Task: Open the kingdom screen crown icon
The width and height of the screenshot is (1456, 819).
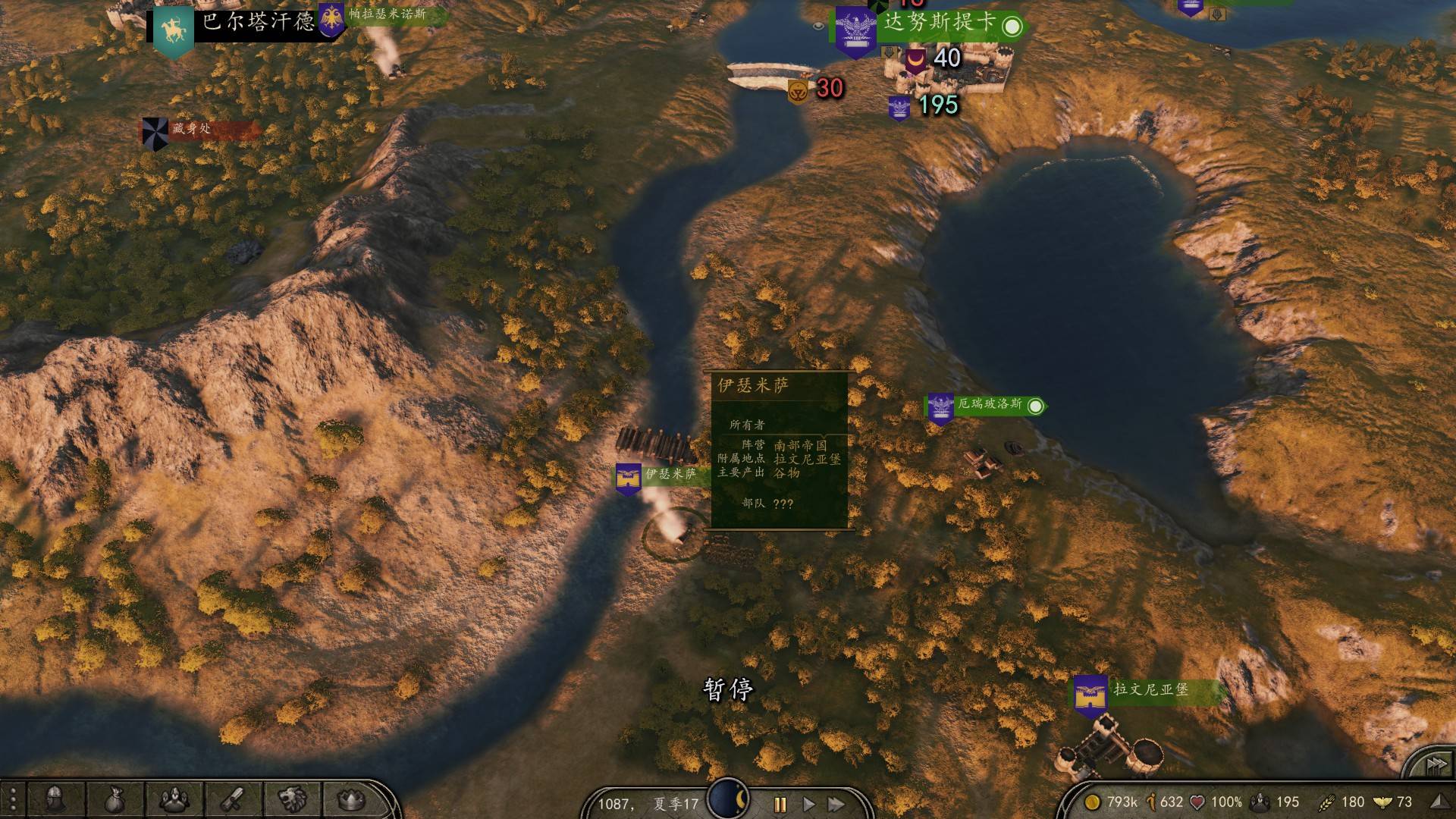Action: tap(351, 799)
